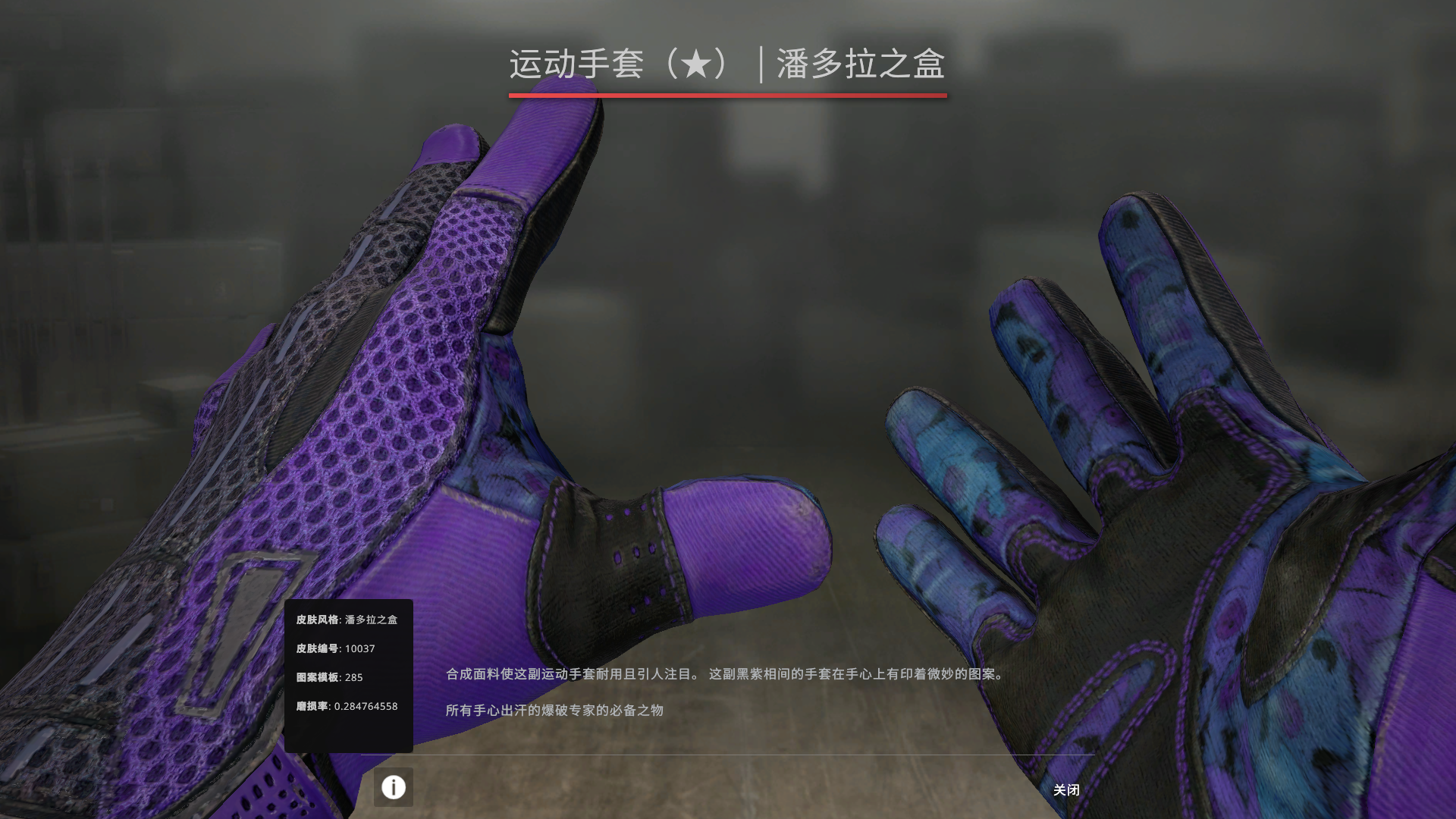Click the 皮肤风格 label in the info panel
Viewport: 1456px width, 819px height.
pos(318,620)
